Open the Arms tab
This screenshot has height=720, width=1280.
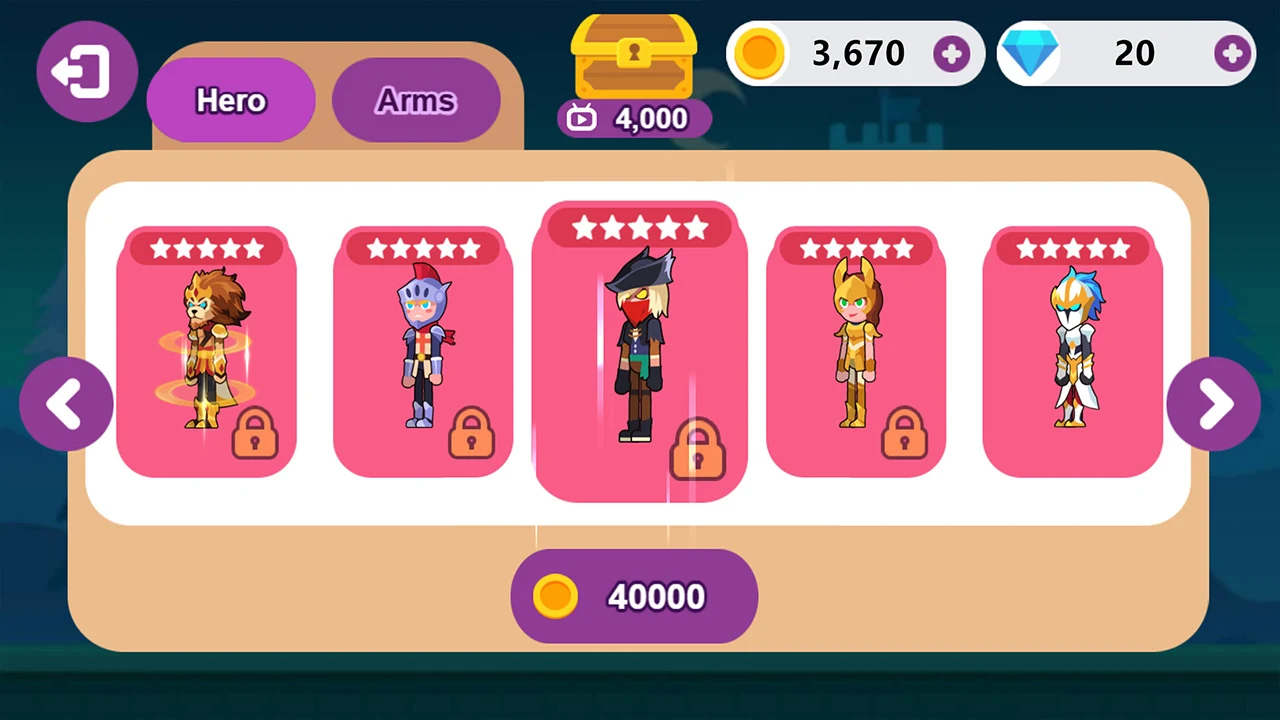(x=416, y=100)
